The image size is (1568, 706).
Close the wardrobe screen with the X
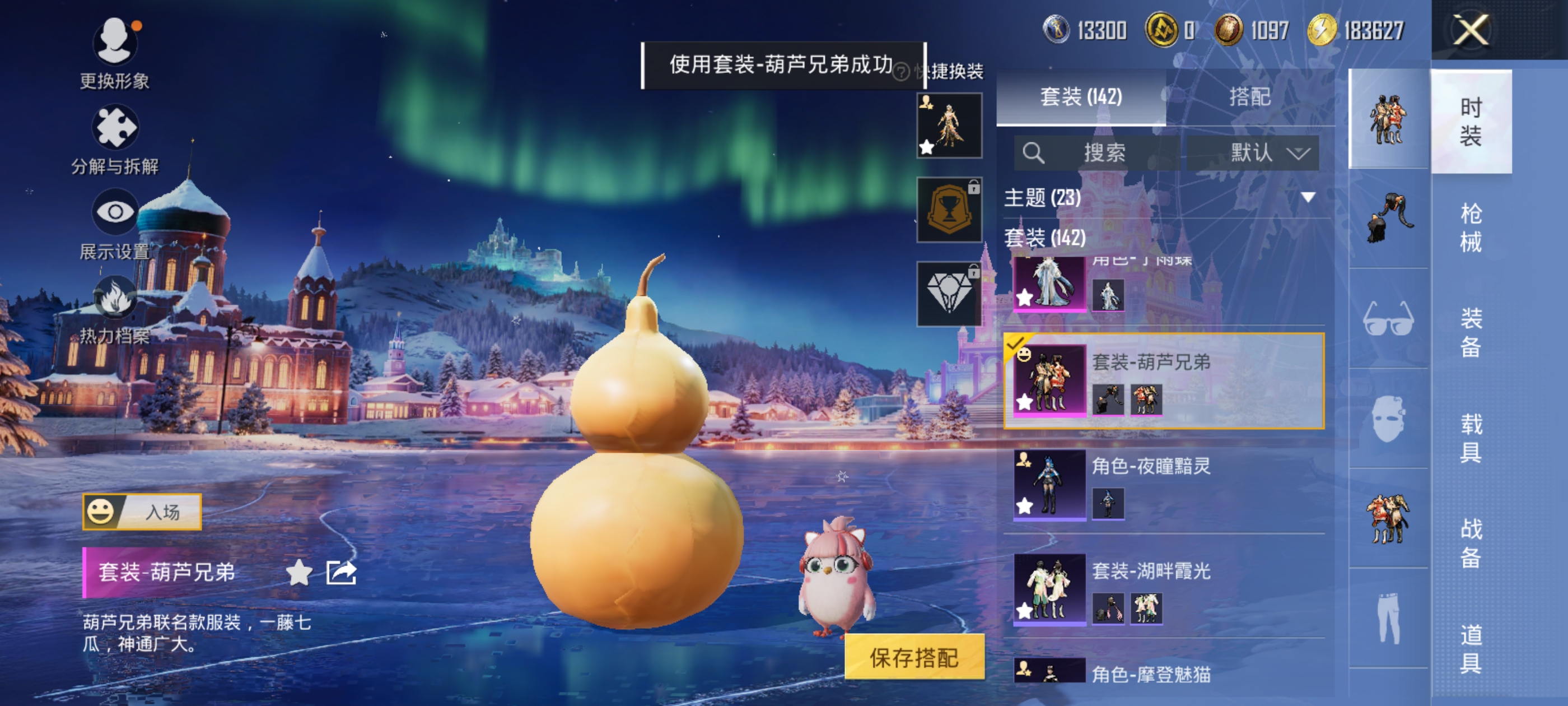(1470, 30)
